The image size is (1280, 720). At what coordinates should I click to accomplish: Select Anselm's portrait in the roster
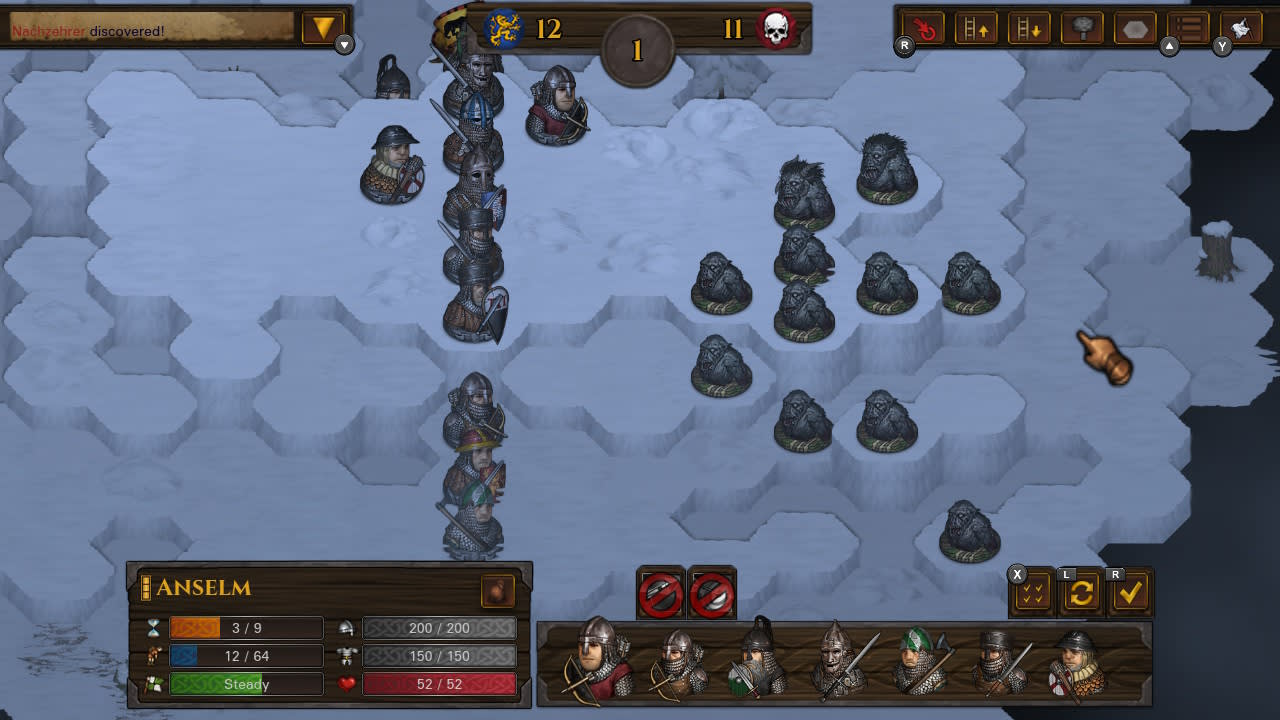click(x=591, y=660)
